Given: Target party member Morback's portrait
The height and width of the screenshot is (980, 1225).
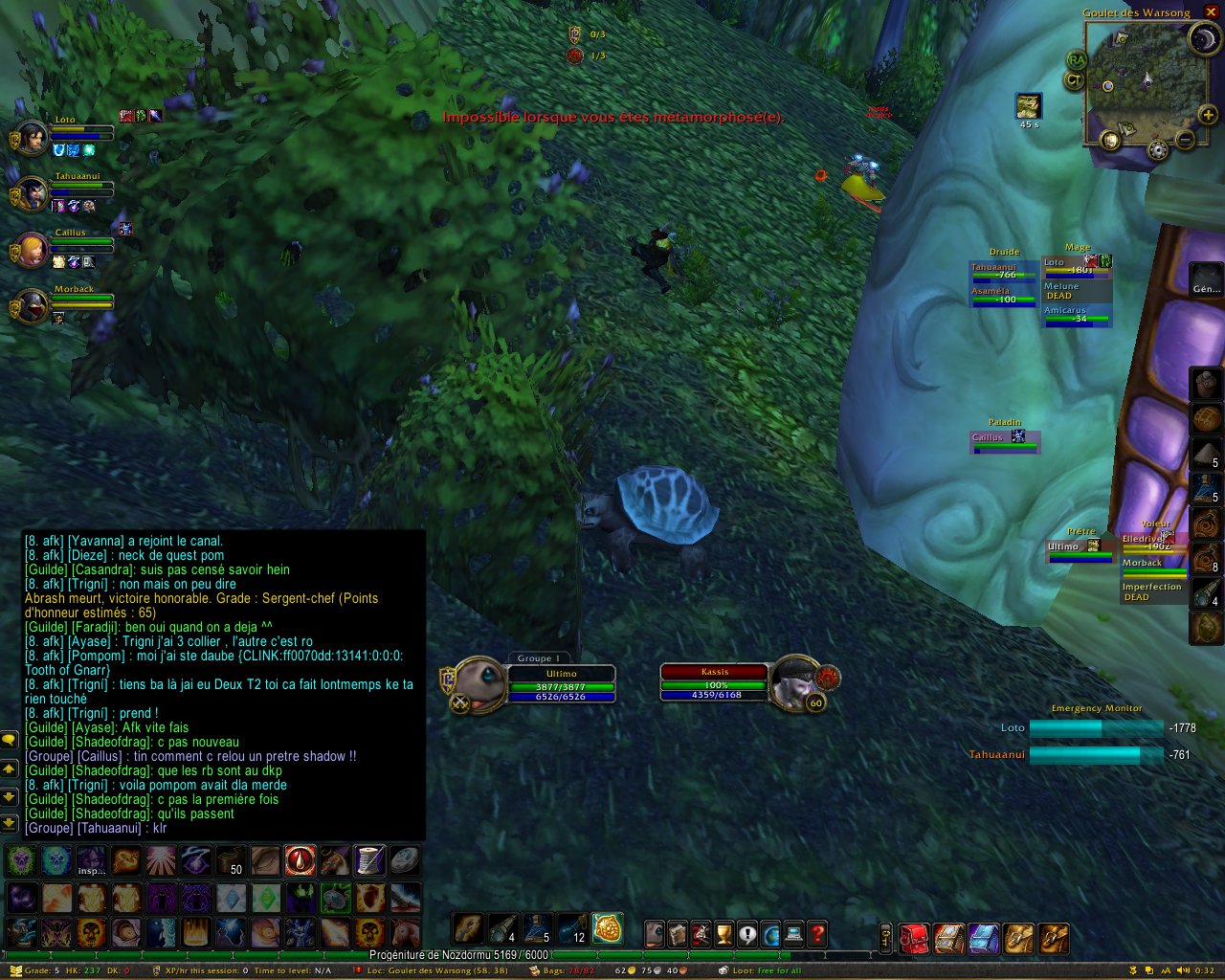Looking at the screenshot, I should click(x=32, y=307).
